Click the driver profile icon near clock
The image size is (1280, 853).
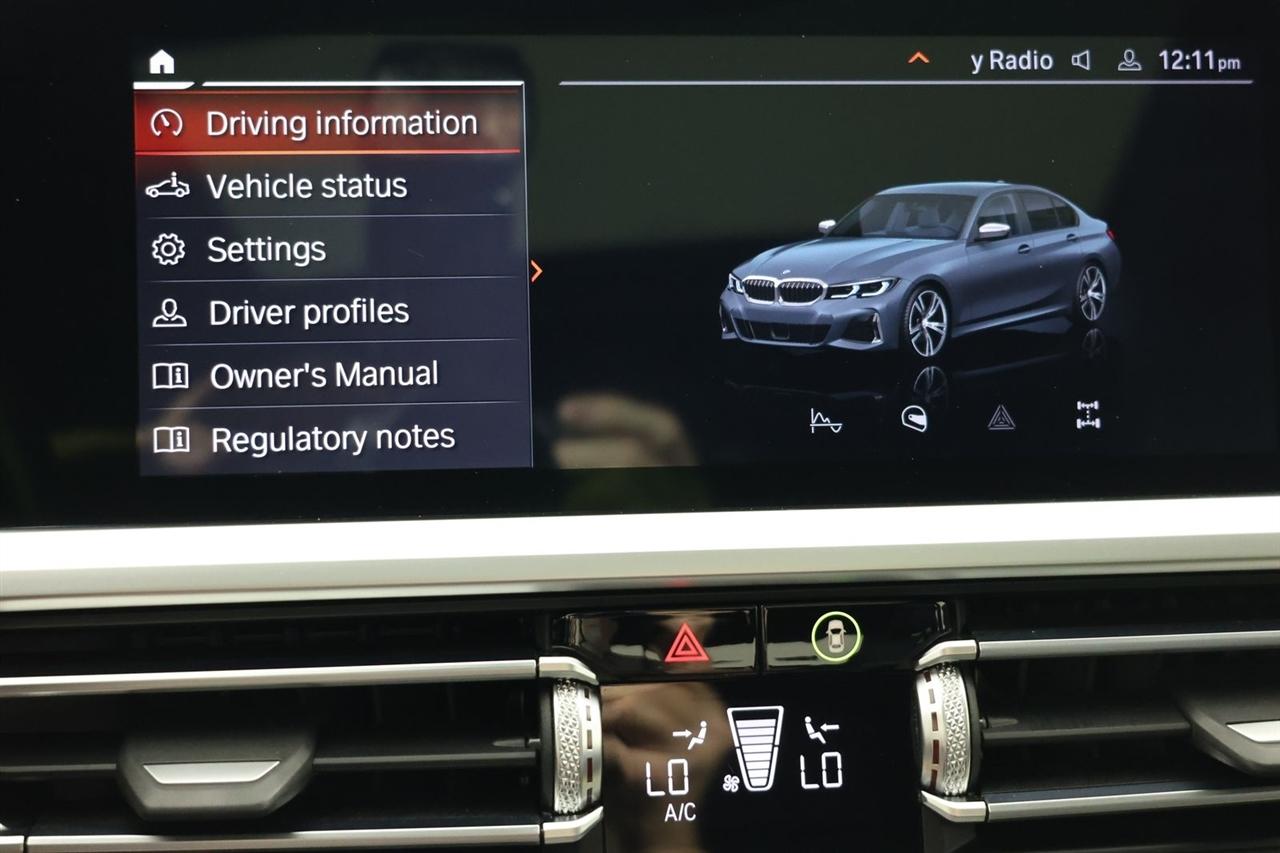tap(1129, 61)
